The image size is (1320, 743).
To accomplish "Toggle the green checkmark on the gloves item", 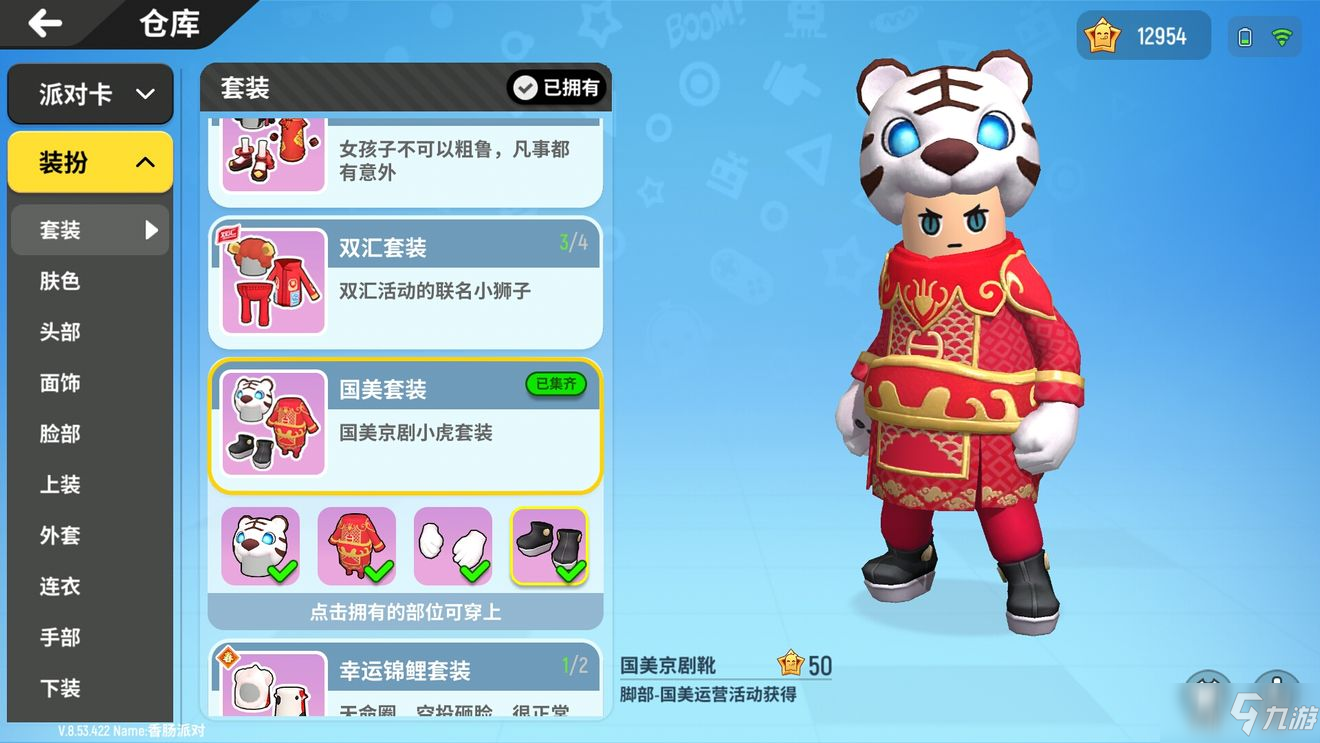I will point(477,568).
